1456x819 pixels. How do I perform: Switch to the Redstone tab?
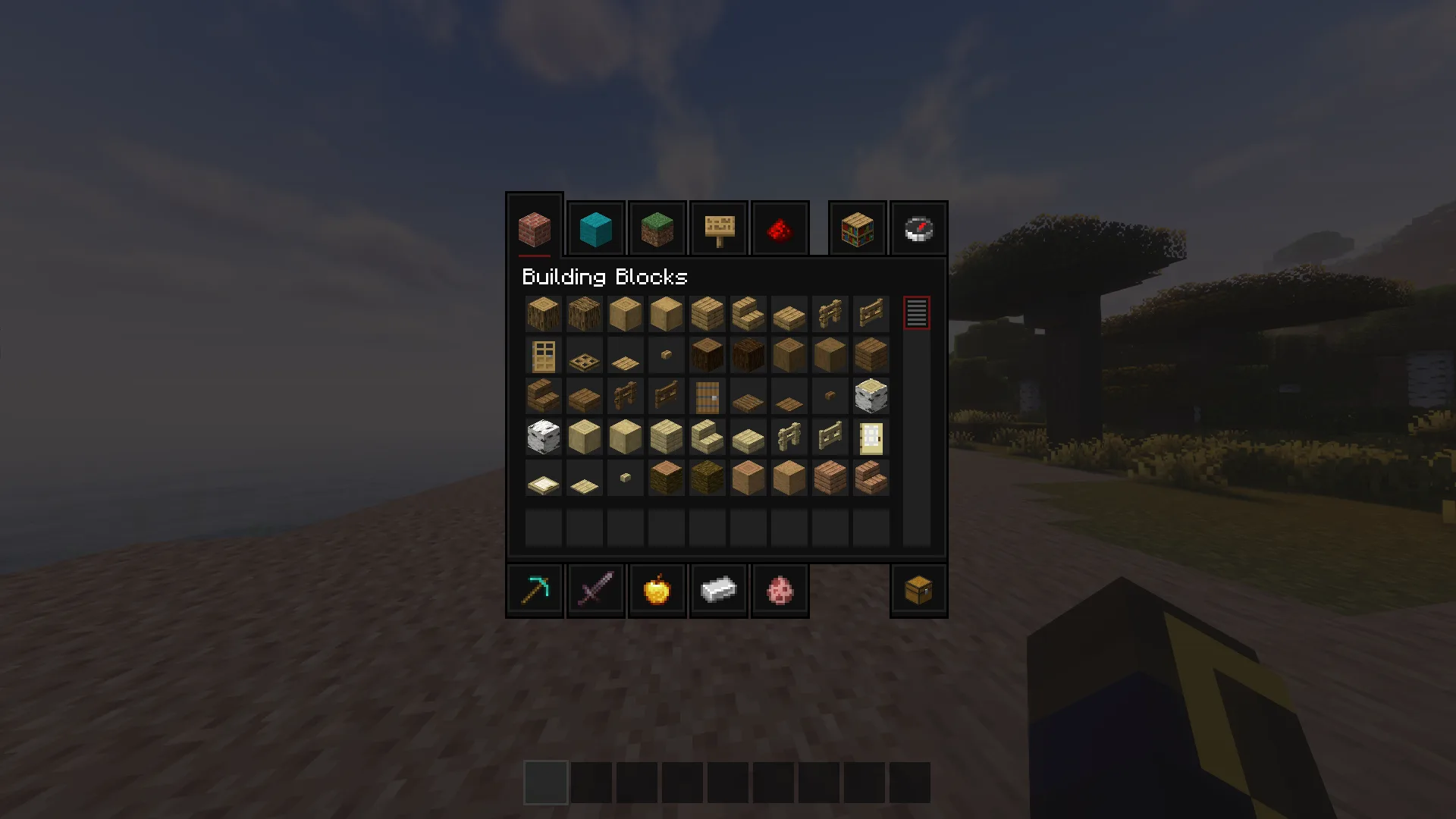(780, 228)
